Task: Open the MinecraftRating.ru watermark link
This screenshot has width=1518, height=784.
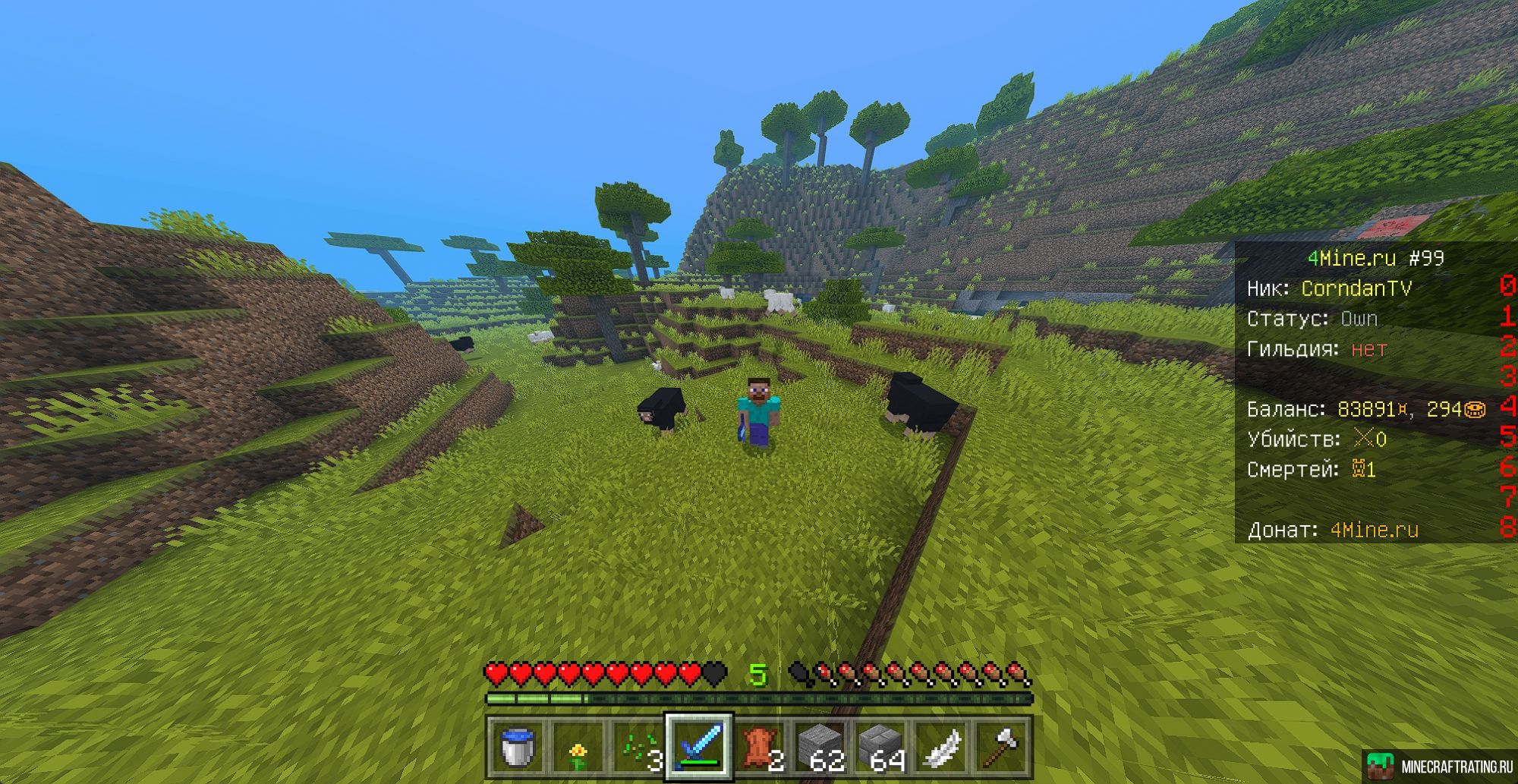Action: pos(1440,766)
